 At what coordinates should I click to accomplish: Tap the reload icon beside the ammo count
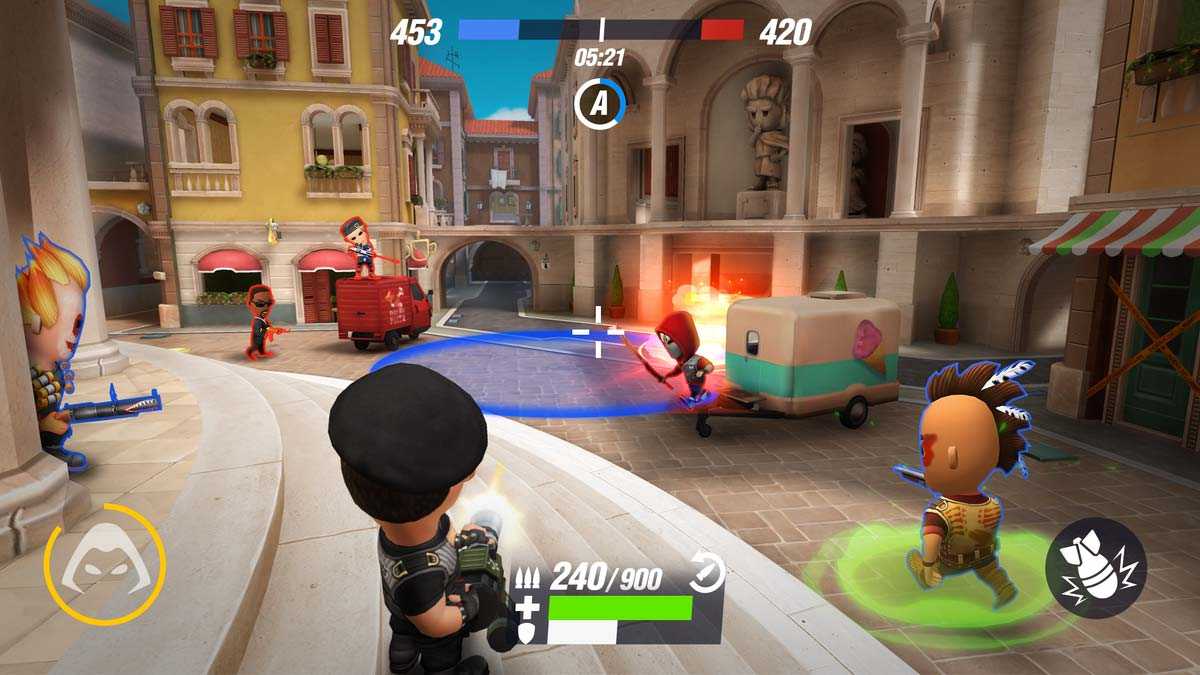coord(707,573)
